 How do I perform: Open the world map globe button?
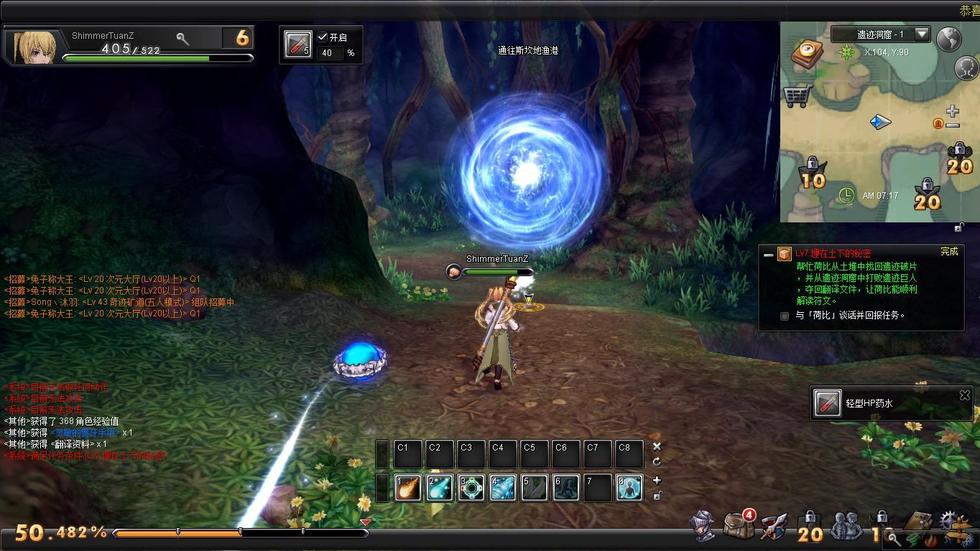[948, 39]
